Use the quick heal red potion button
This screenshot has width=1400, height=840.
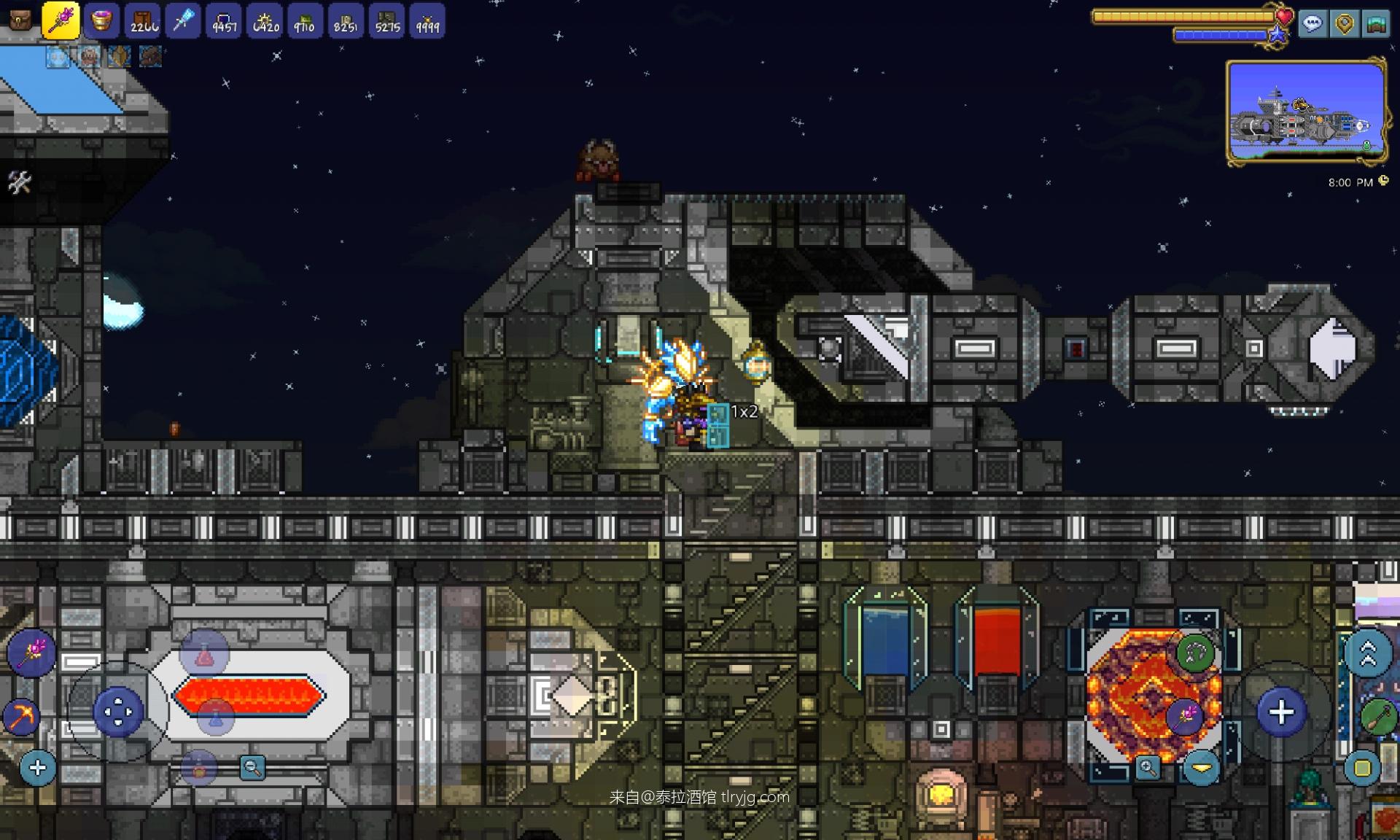click(x=205, y=654)
